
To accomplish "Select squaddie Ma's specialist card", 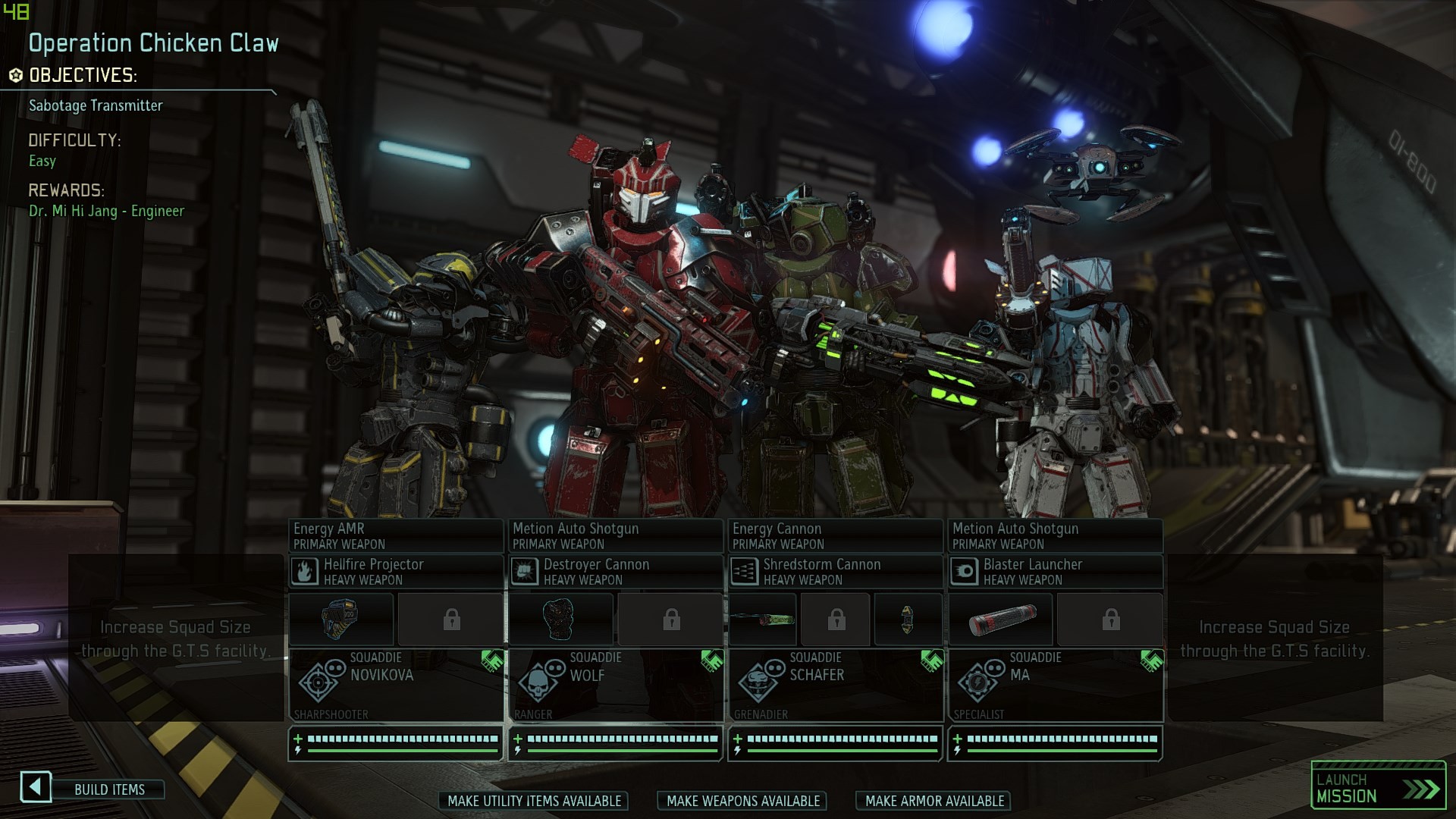I will pos(1054,685).
